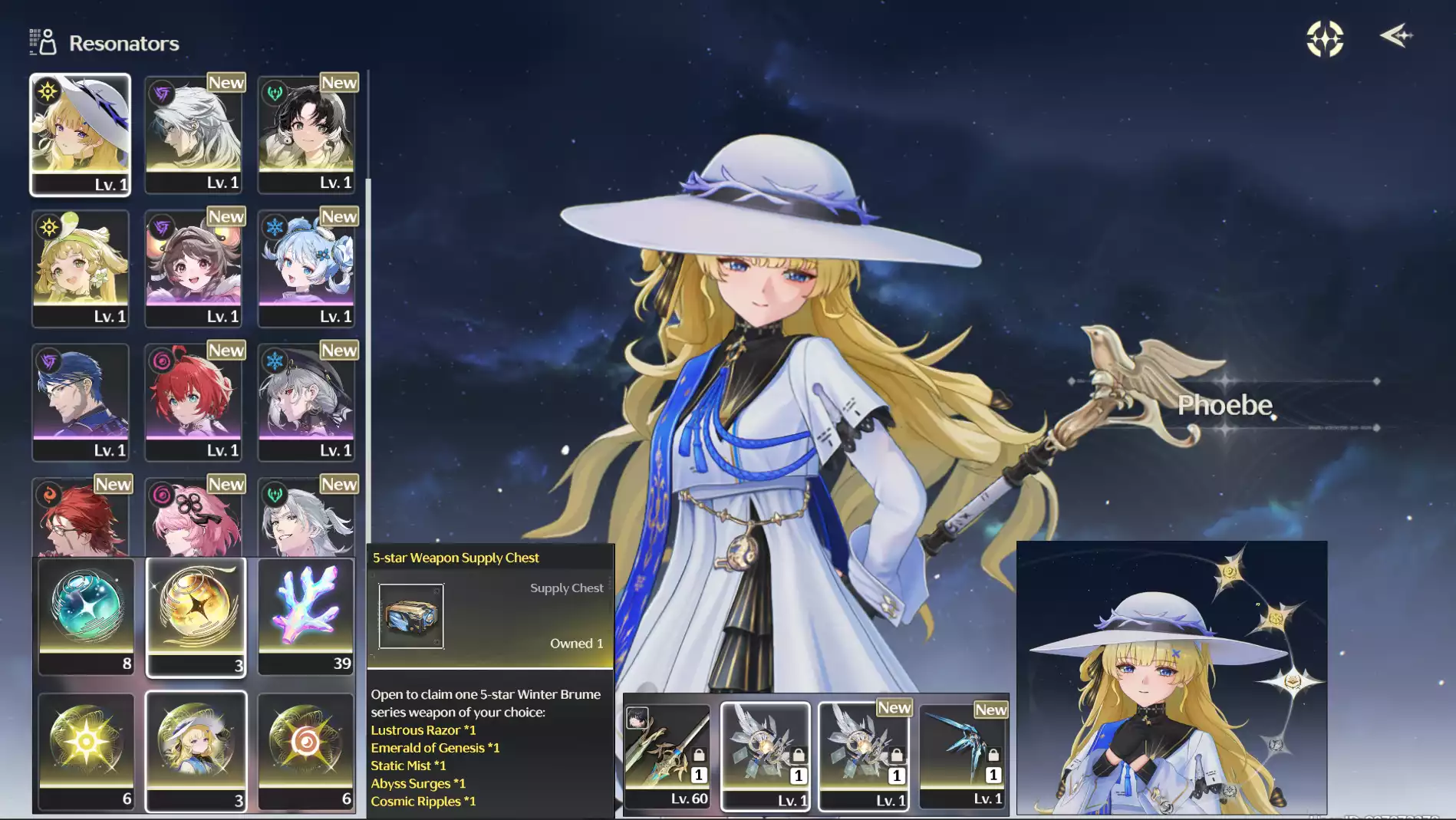Select the black-haired resonator with green element
1456x820 pixels.
point(306,134)
